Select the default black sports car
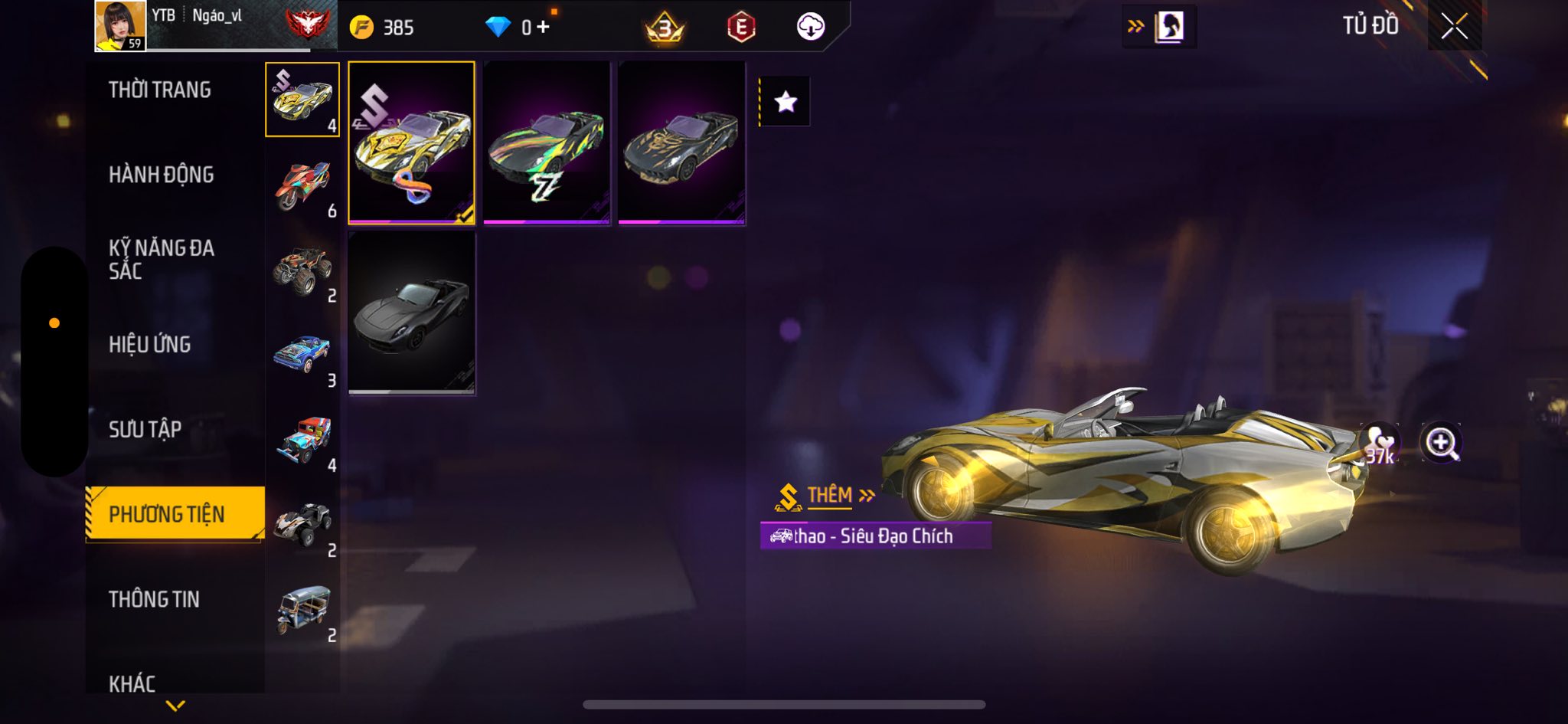Screen dimensions: 1568x724 (411, 313)
